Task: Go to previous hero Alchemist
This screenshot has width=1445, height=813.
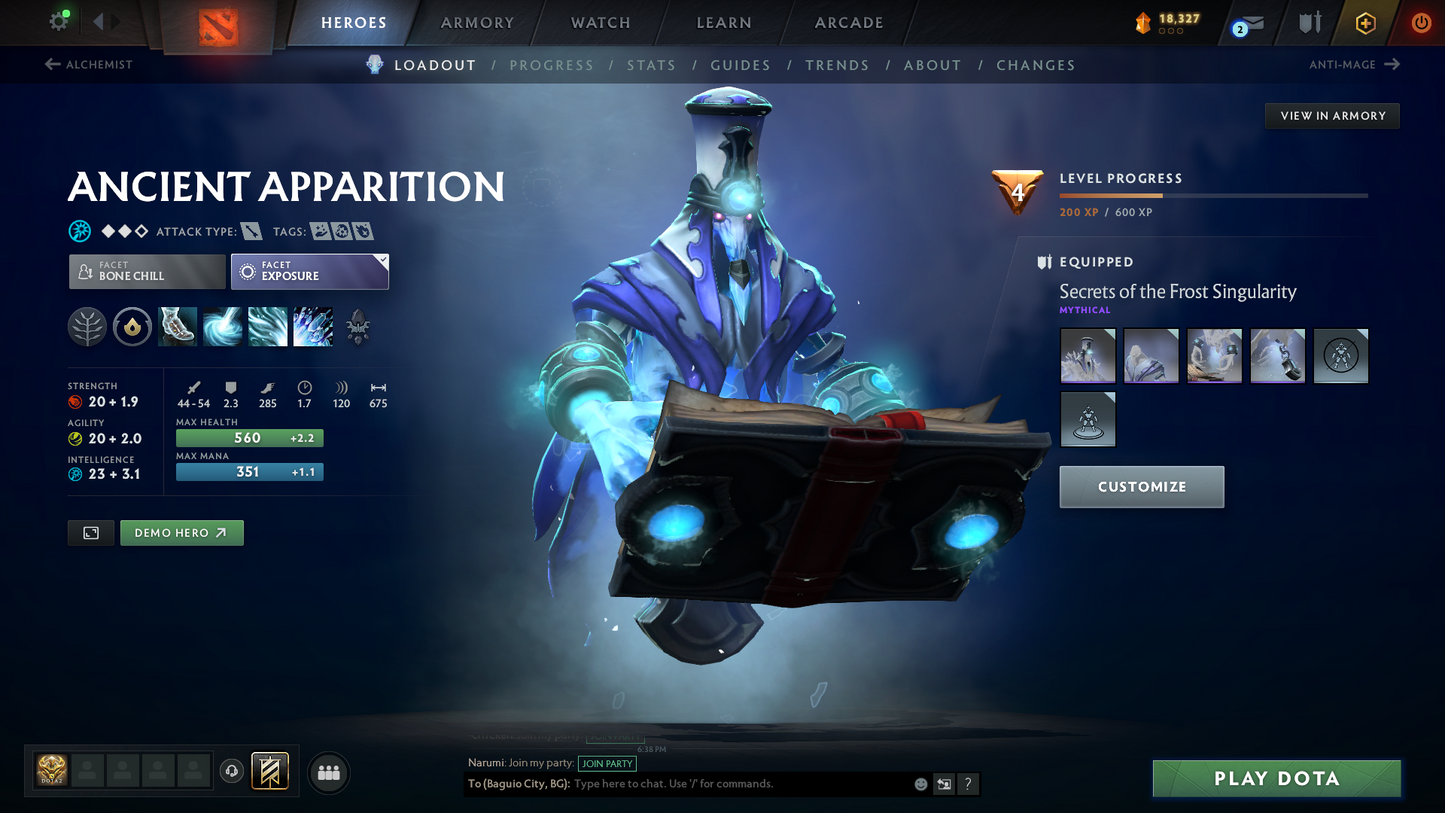Action: [89, 65]
